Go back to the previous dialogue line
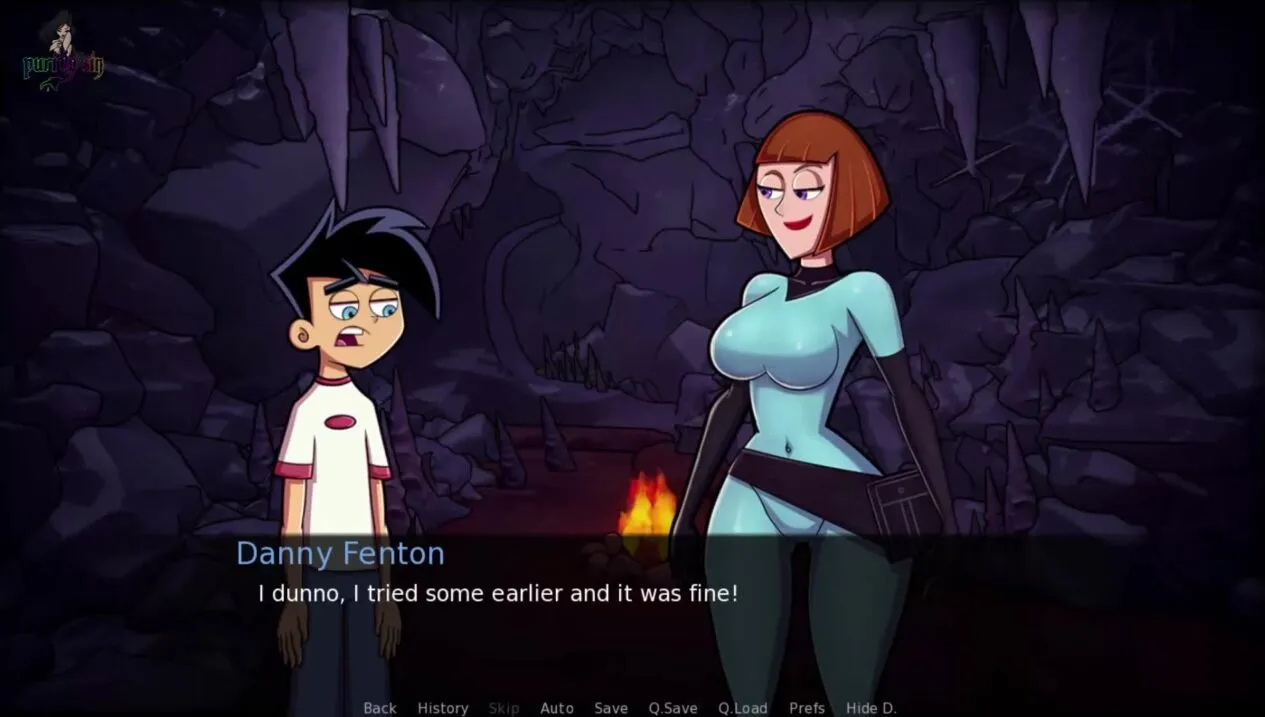 pos(380,708)
